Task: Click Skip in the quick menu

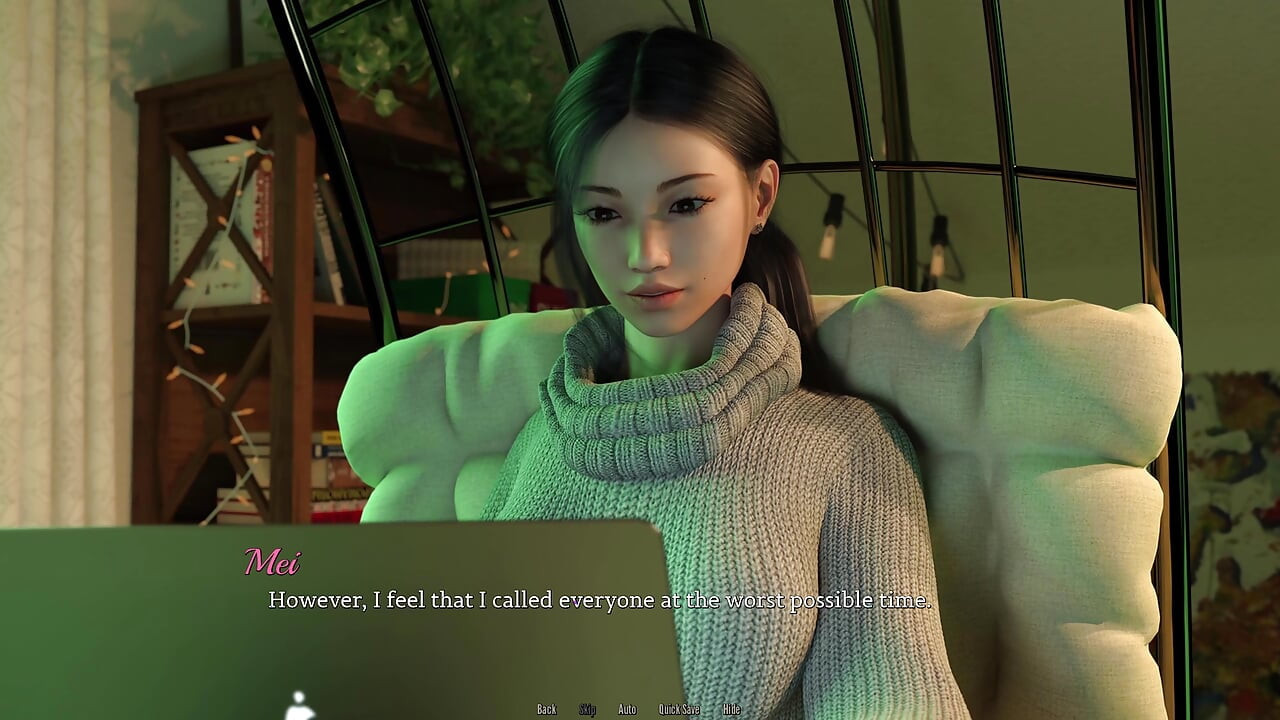Action: point(590,709)
